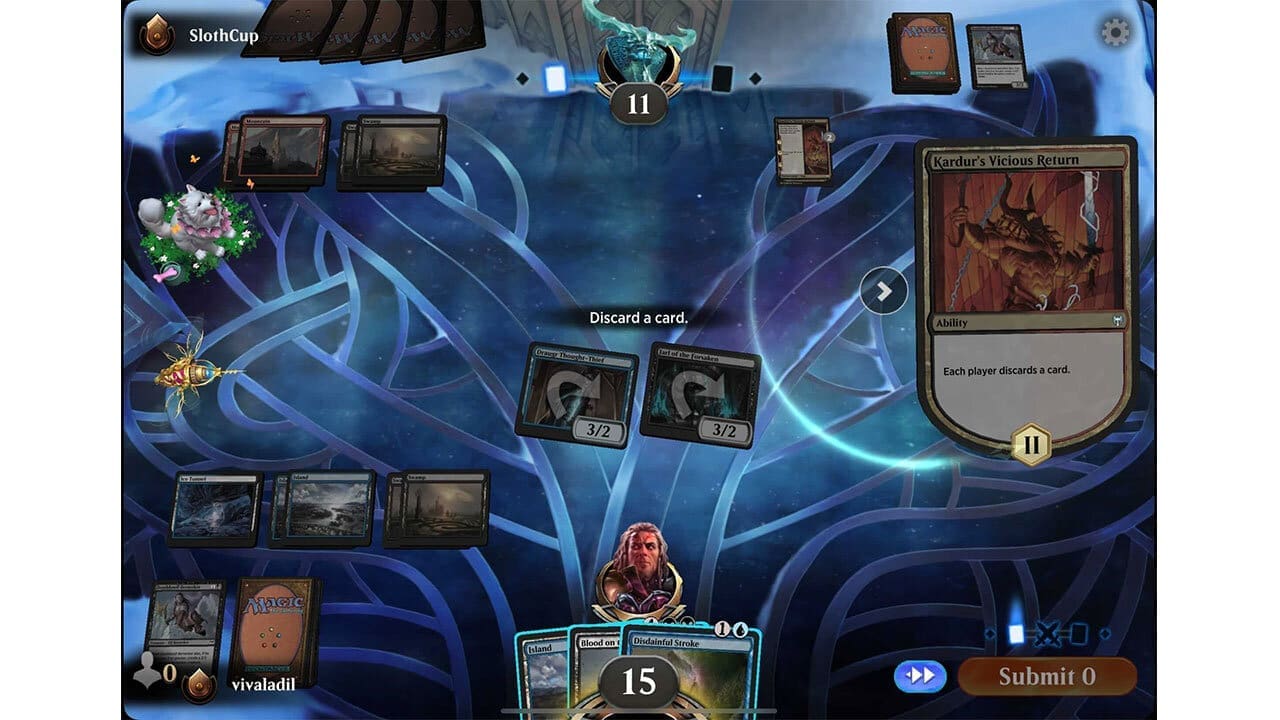Expand Kardur's Vicious Return with the chevron
Image resolution: width=1280 pixels, height=720 pixels.
tap(885, 290)
